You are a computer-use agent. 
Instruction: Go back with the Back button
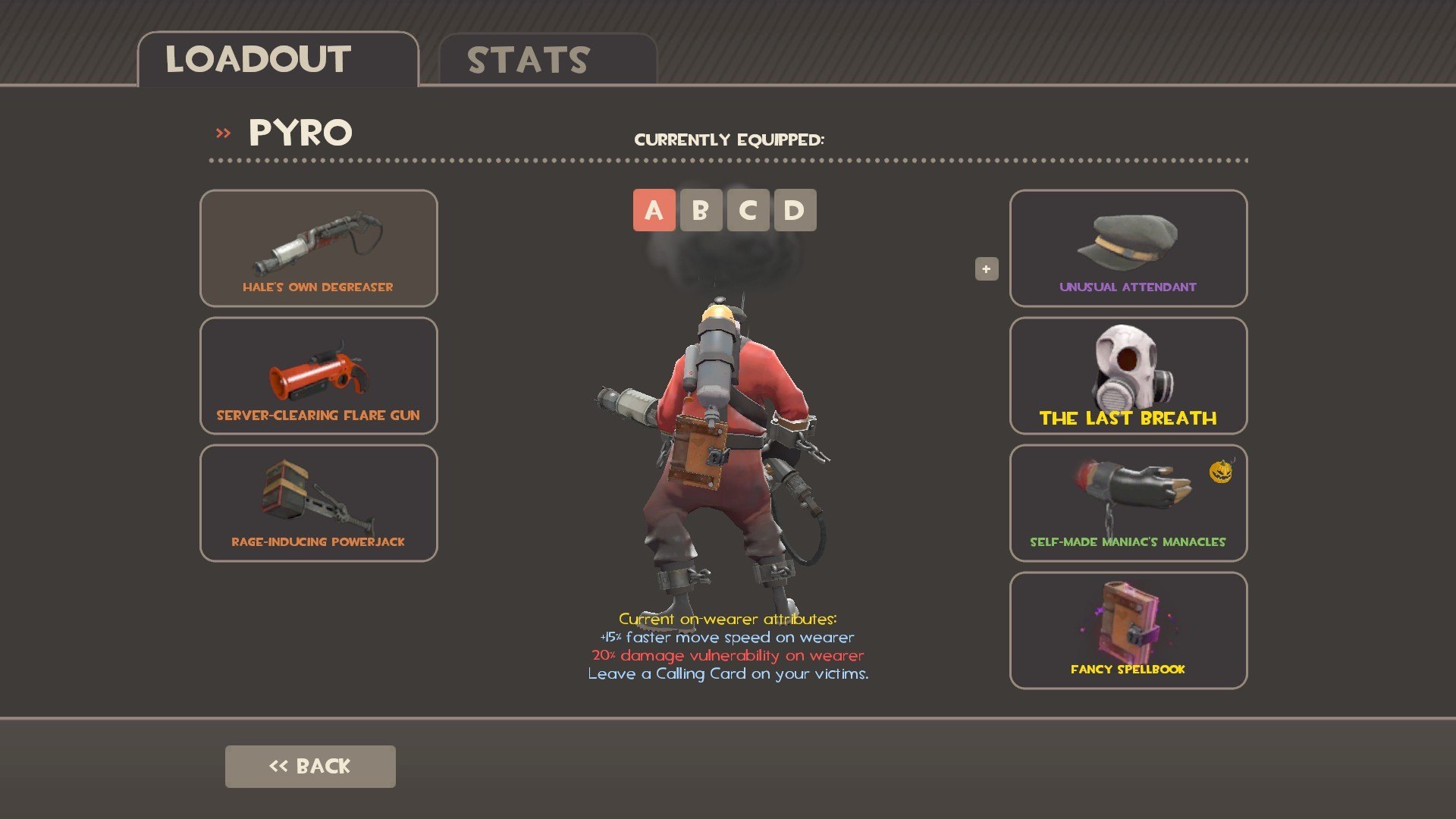(310, 766)
